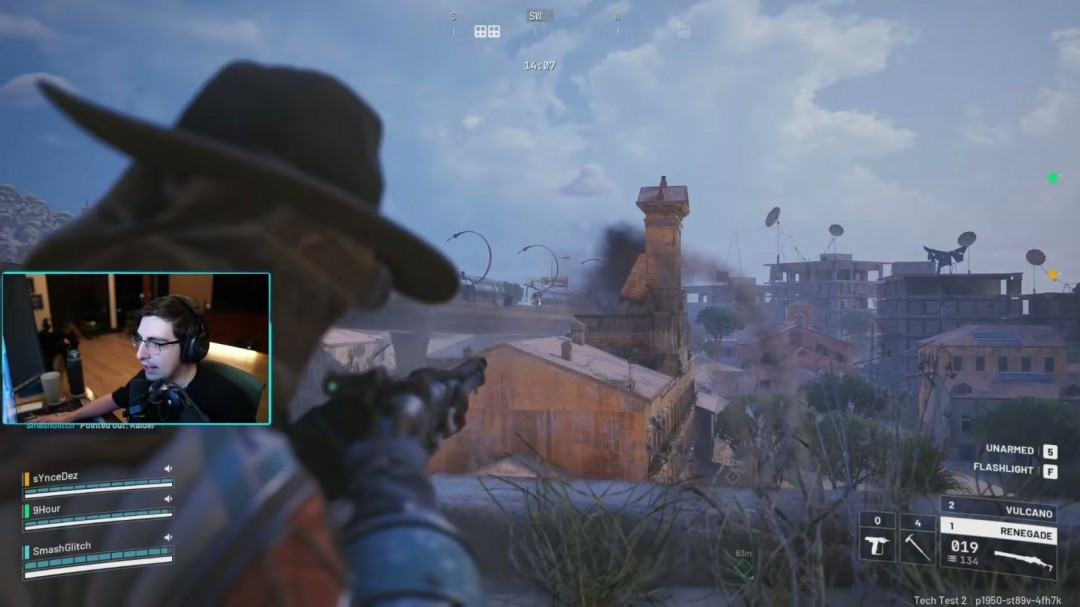
Task: Mute 9Hour using the speaker icon
Action: click(168, 498)
